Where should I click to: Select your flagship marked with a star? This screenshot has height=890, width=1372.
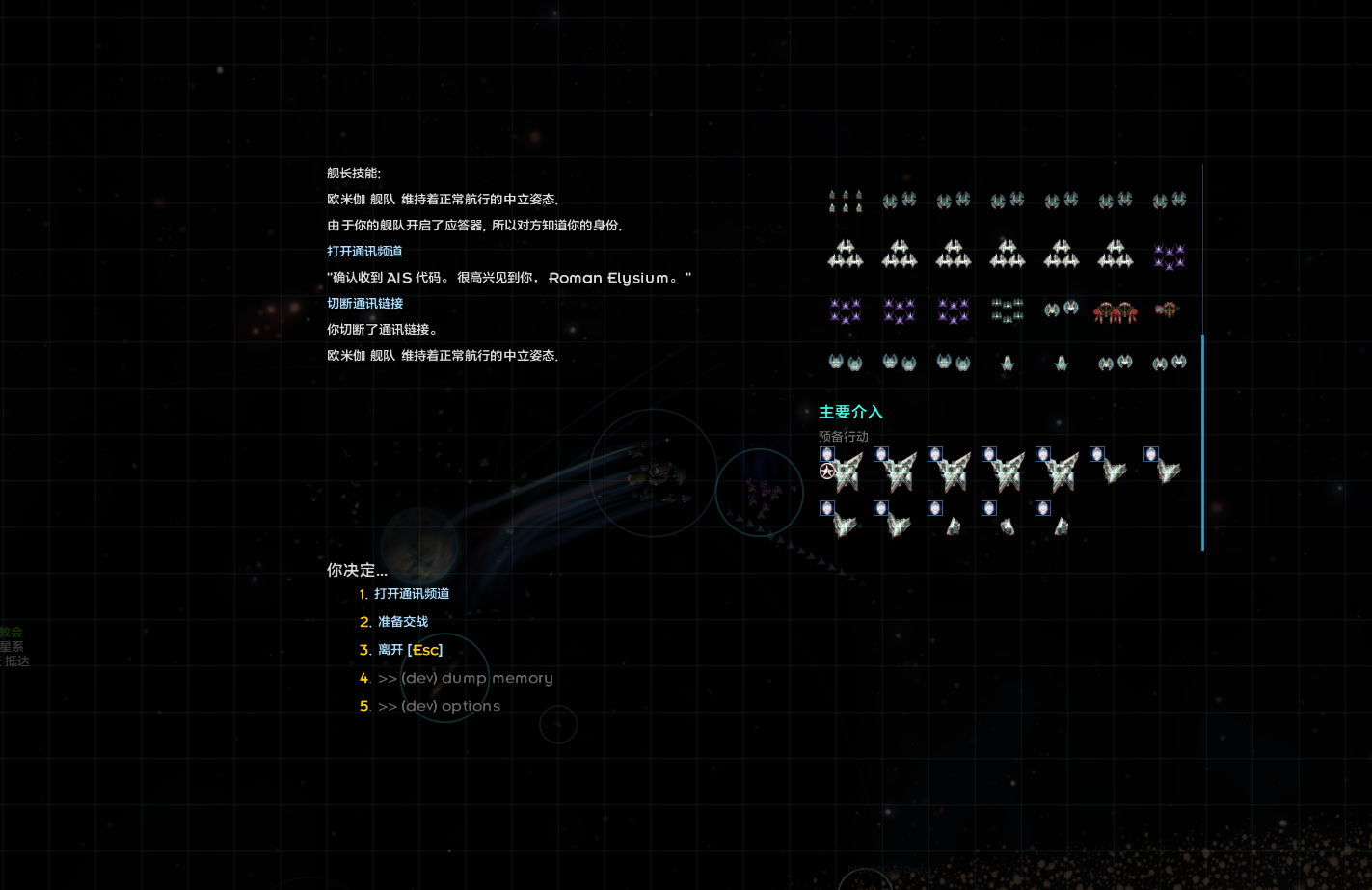point(843,472)
